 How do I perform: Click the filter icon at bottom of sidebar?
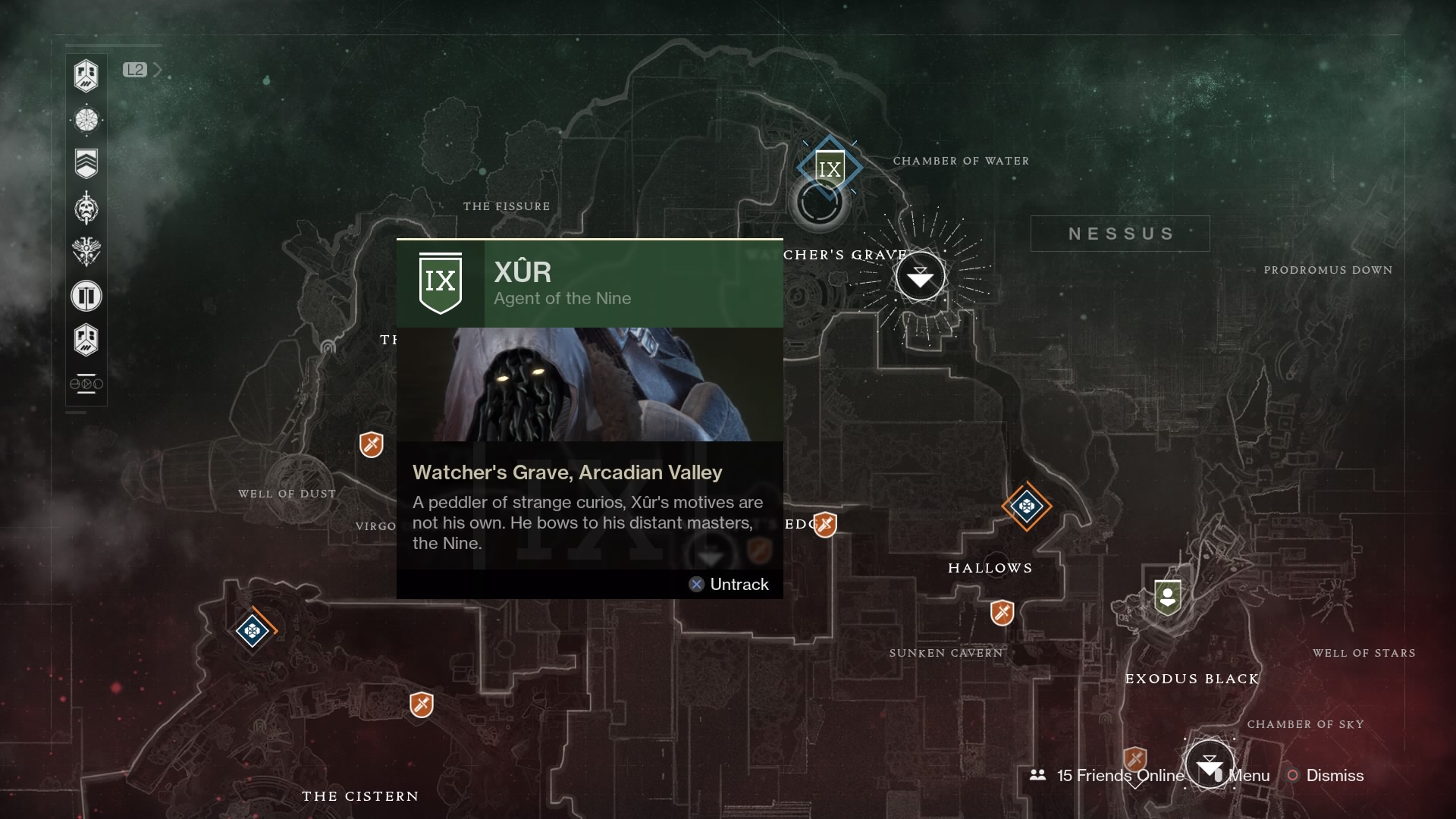[86, 383]
